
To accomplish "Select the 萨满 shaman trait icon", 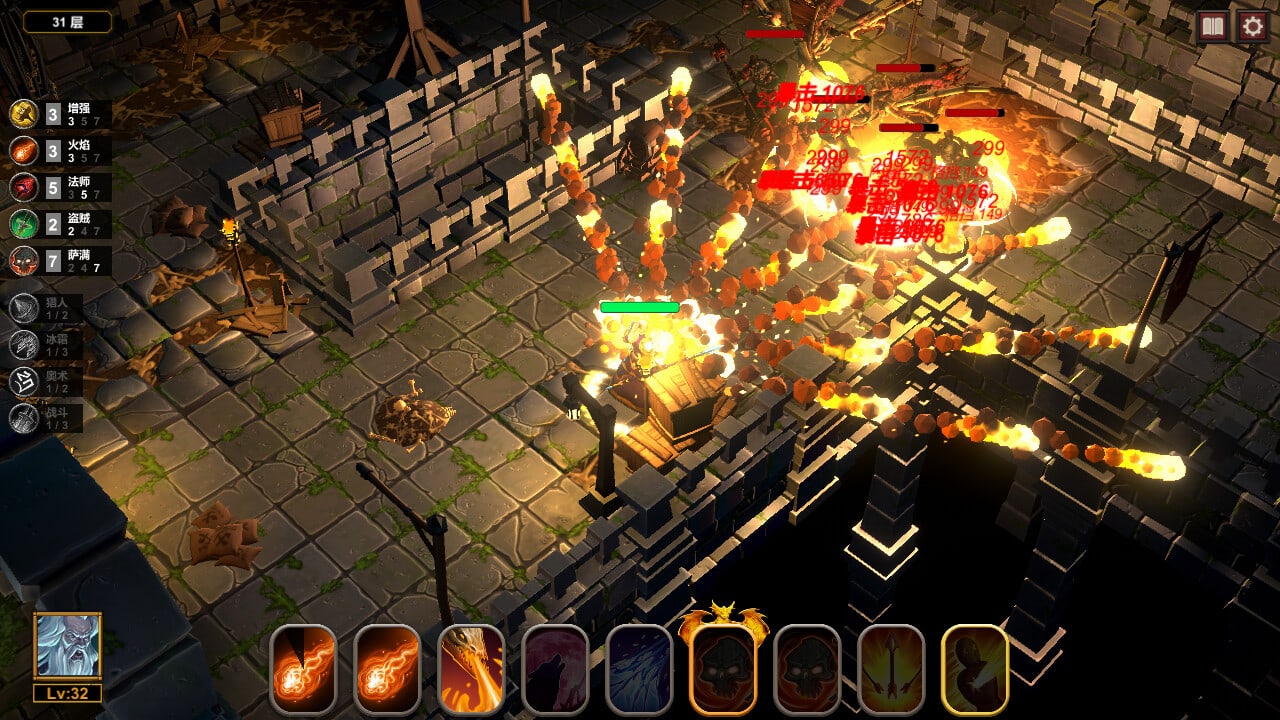I will [24, 261].
